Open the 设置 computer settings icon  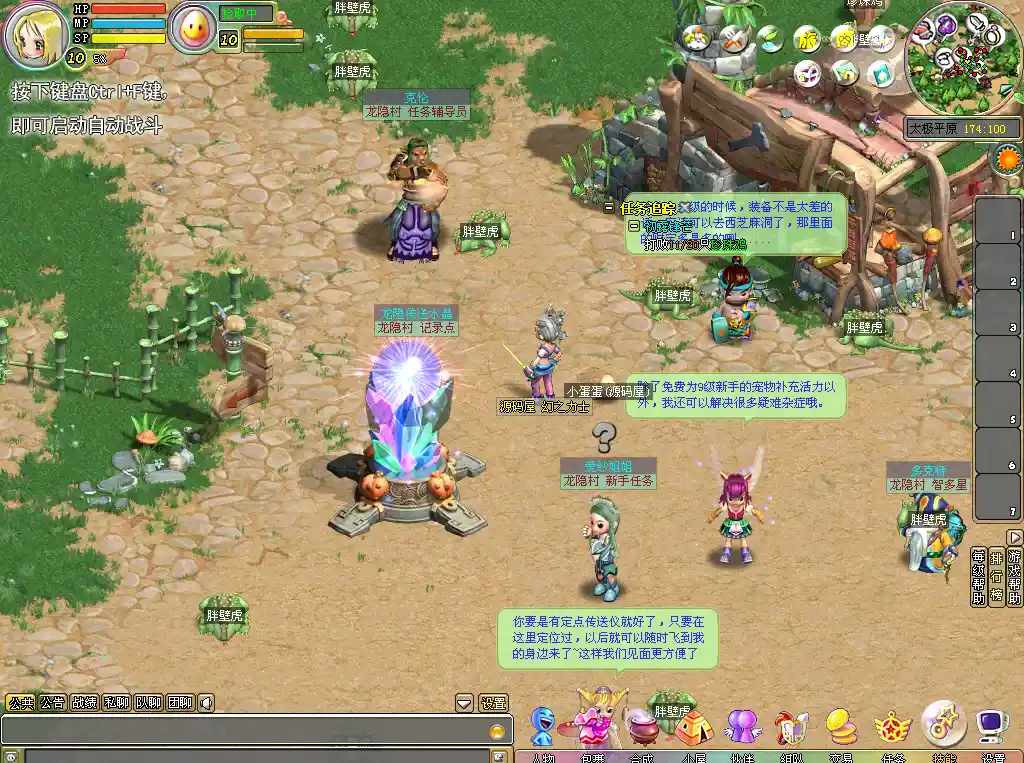992,725
